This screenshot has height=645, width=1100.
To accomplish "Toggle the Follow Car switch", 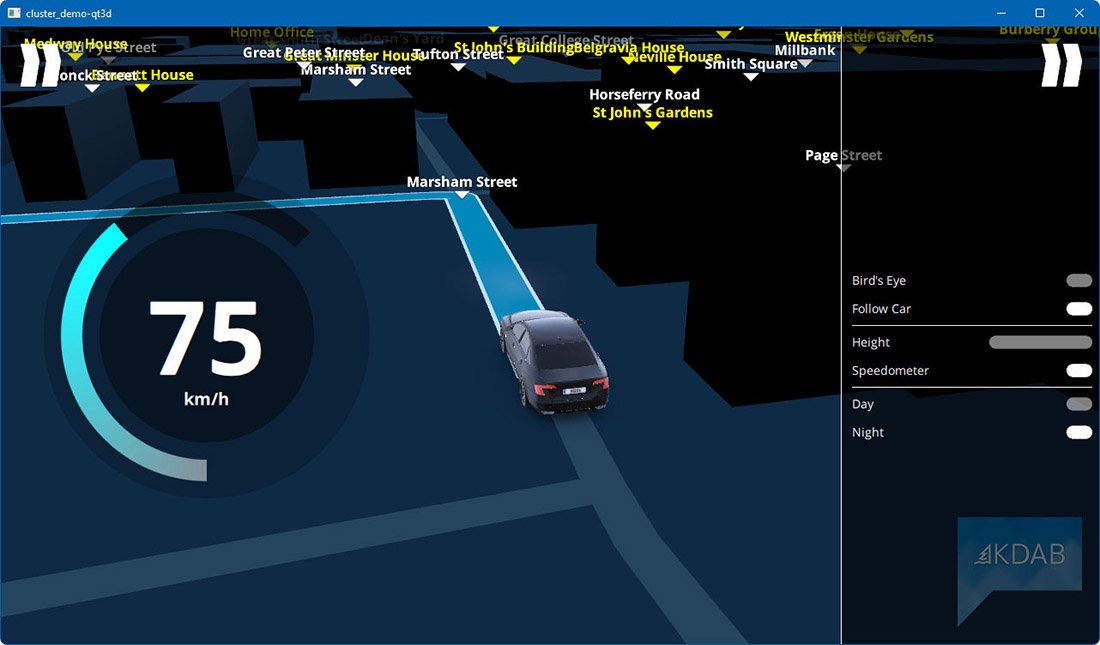I will 1079,309.
